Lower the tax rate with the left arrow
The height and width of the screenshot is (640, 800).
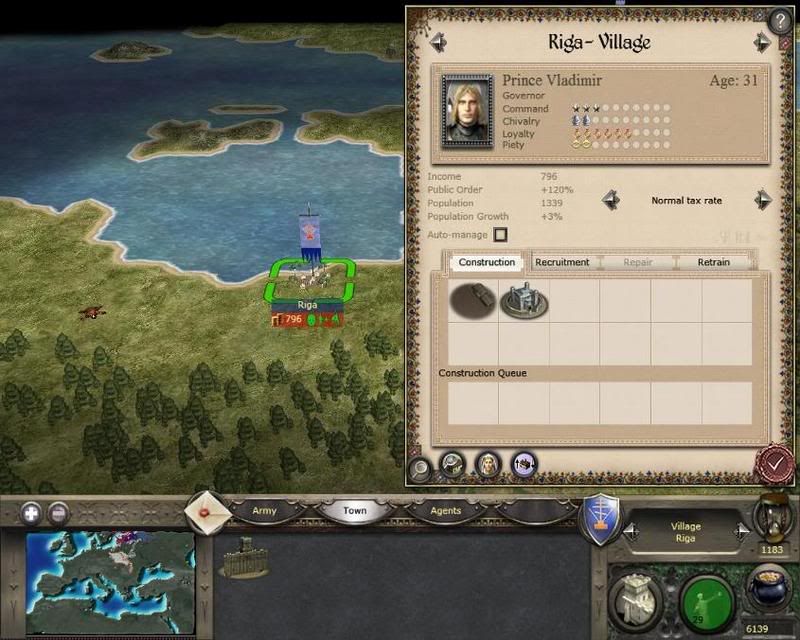point(610,200)
